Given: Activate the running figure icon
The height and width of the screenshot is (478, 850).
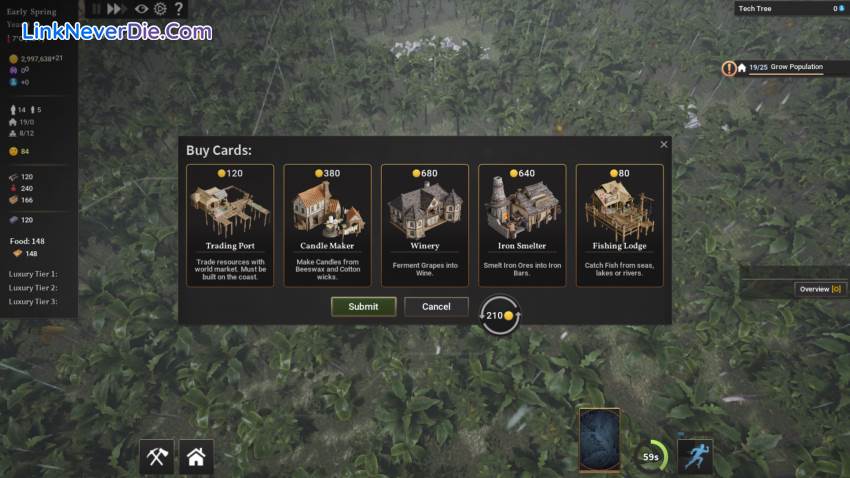Looking at the screenshot, I should (695, 456).
